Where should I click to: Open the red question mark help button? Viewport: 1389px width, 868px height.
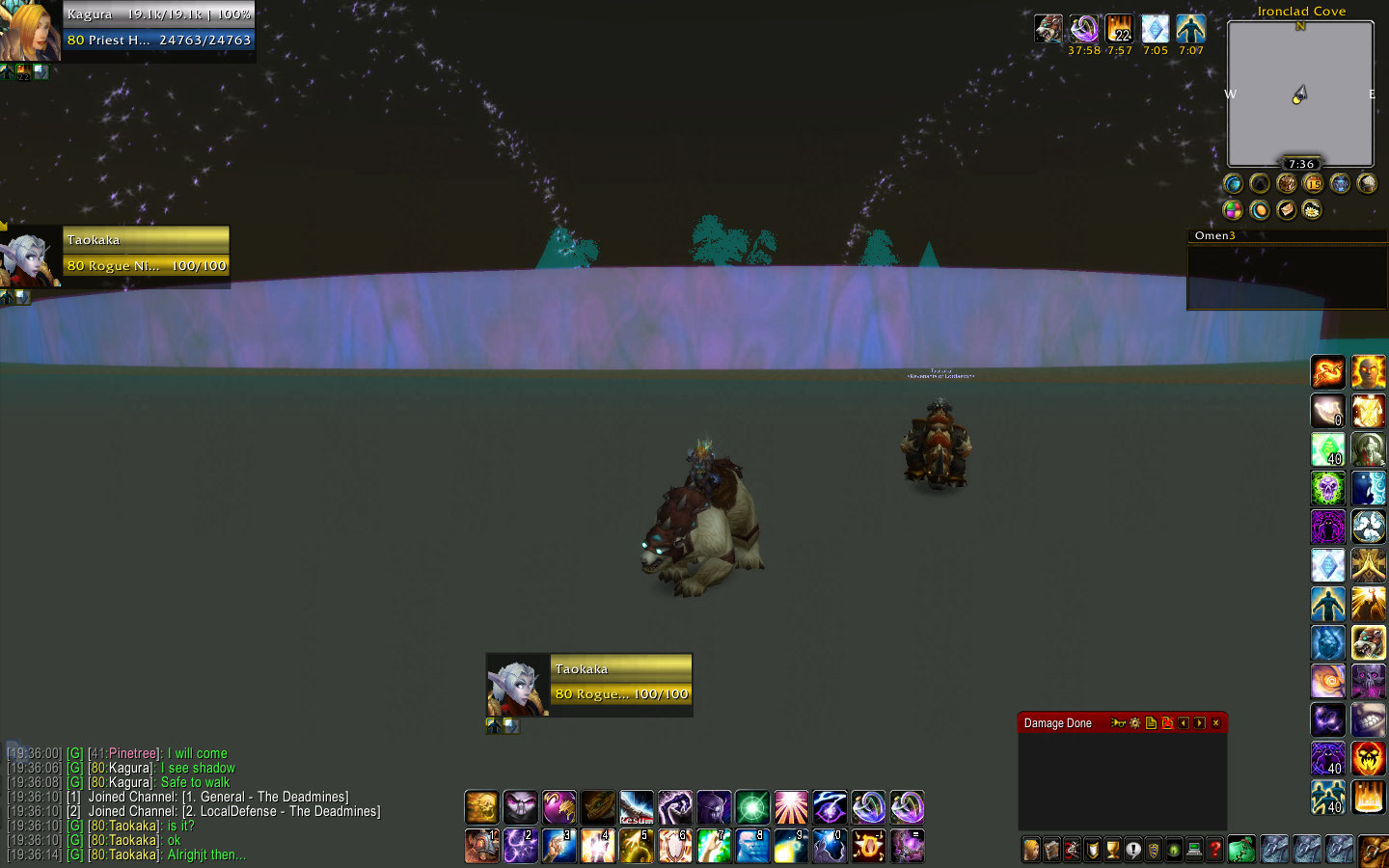coord(1214,850)
